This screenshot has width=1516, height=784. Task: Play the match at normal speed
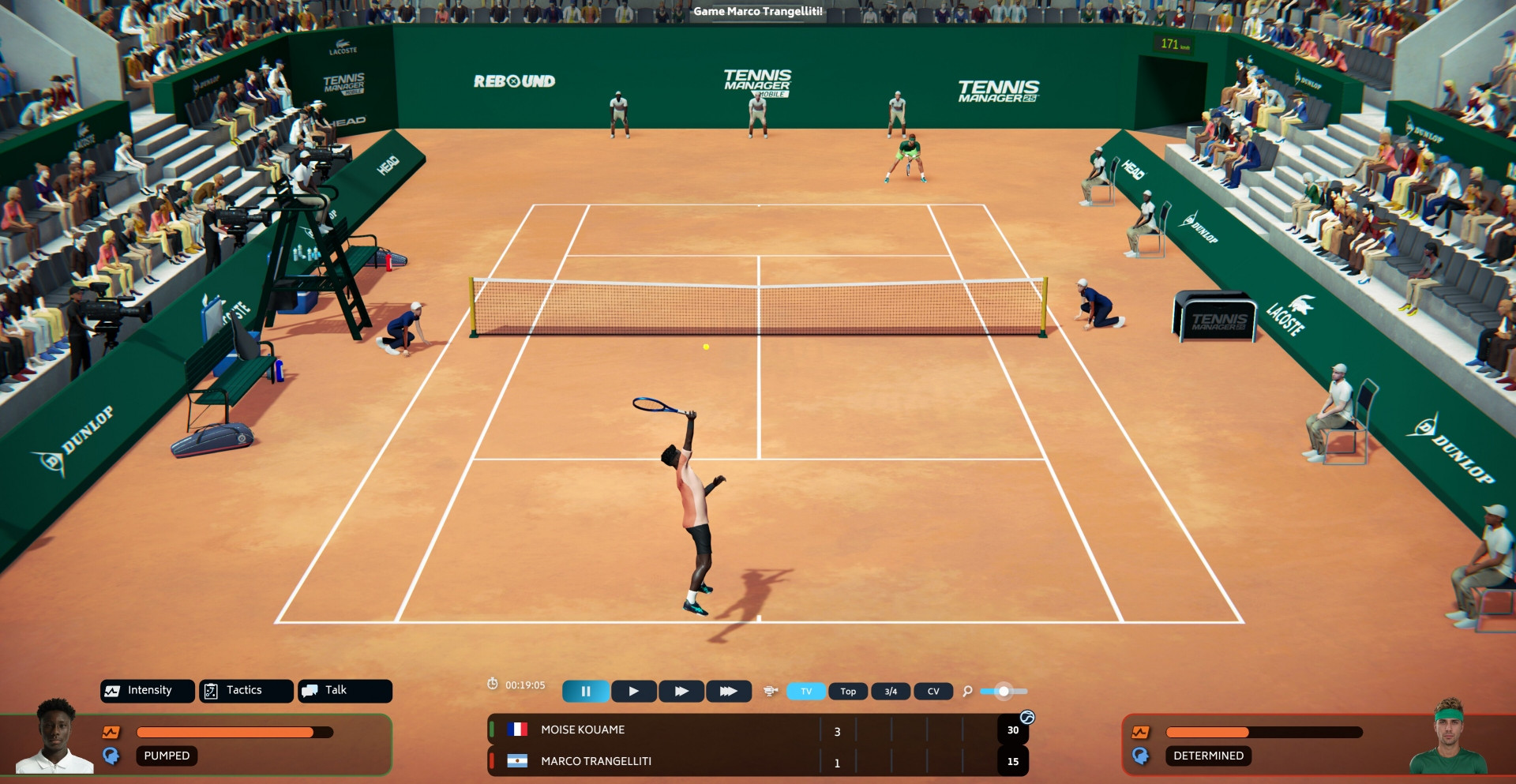coord(634,692)
